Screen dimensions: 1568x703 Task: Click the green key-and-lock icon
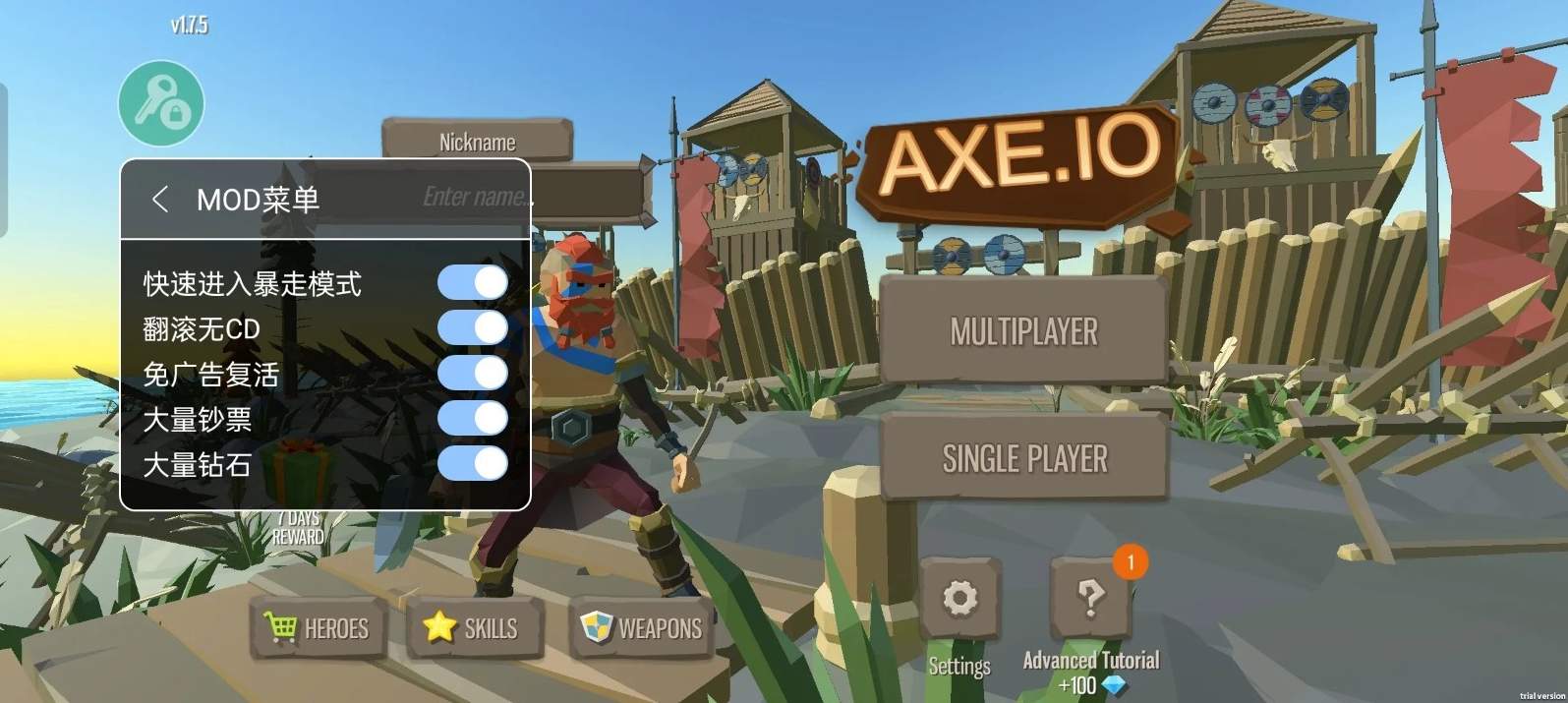coord(161,103)
